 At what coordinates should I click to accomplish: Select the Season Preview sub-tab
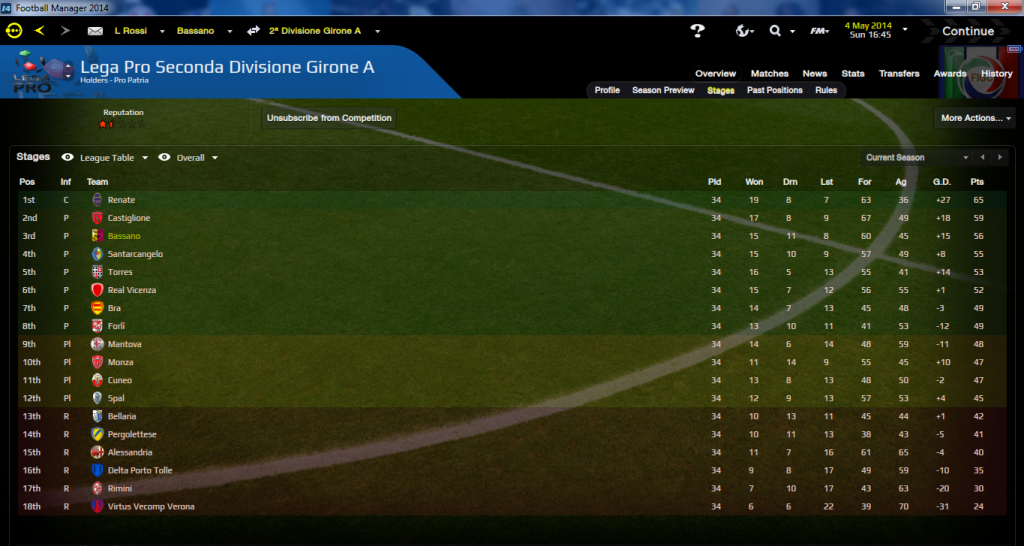(663, 90)
